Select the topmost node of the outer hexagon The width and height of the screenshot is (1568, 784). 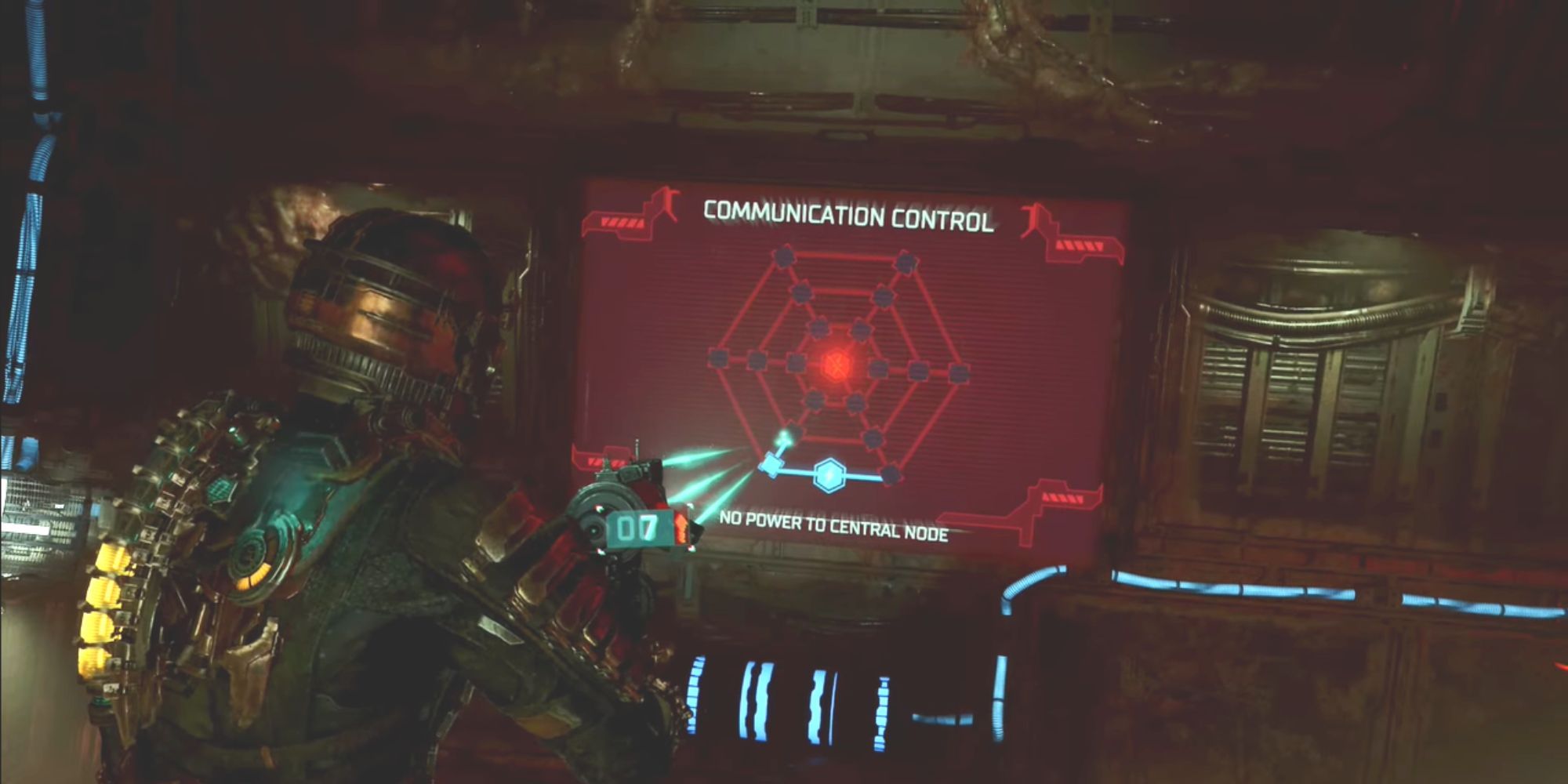(784, 258)
